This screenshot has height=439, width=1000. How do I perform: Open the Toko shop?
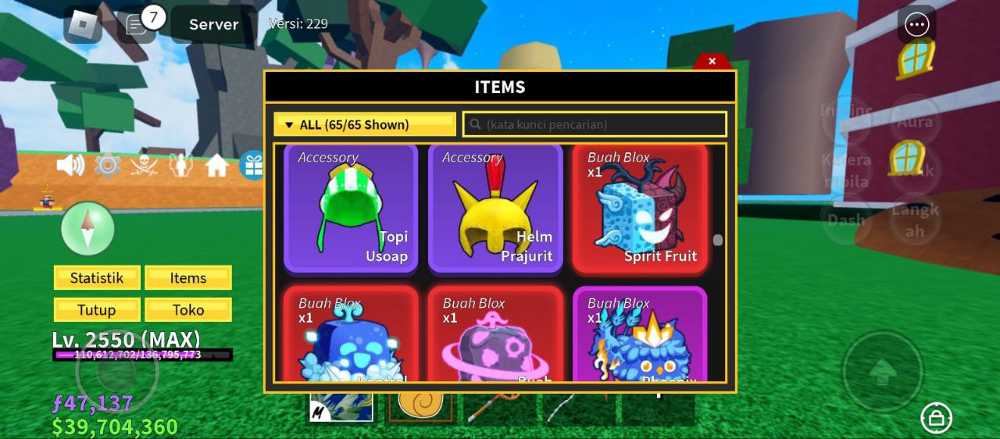point(188,310)
